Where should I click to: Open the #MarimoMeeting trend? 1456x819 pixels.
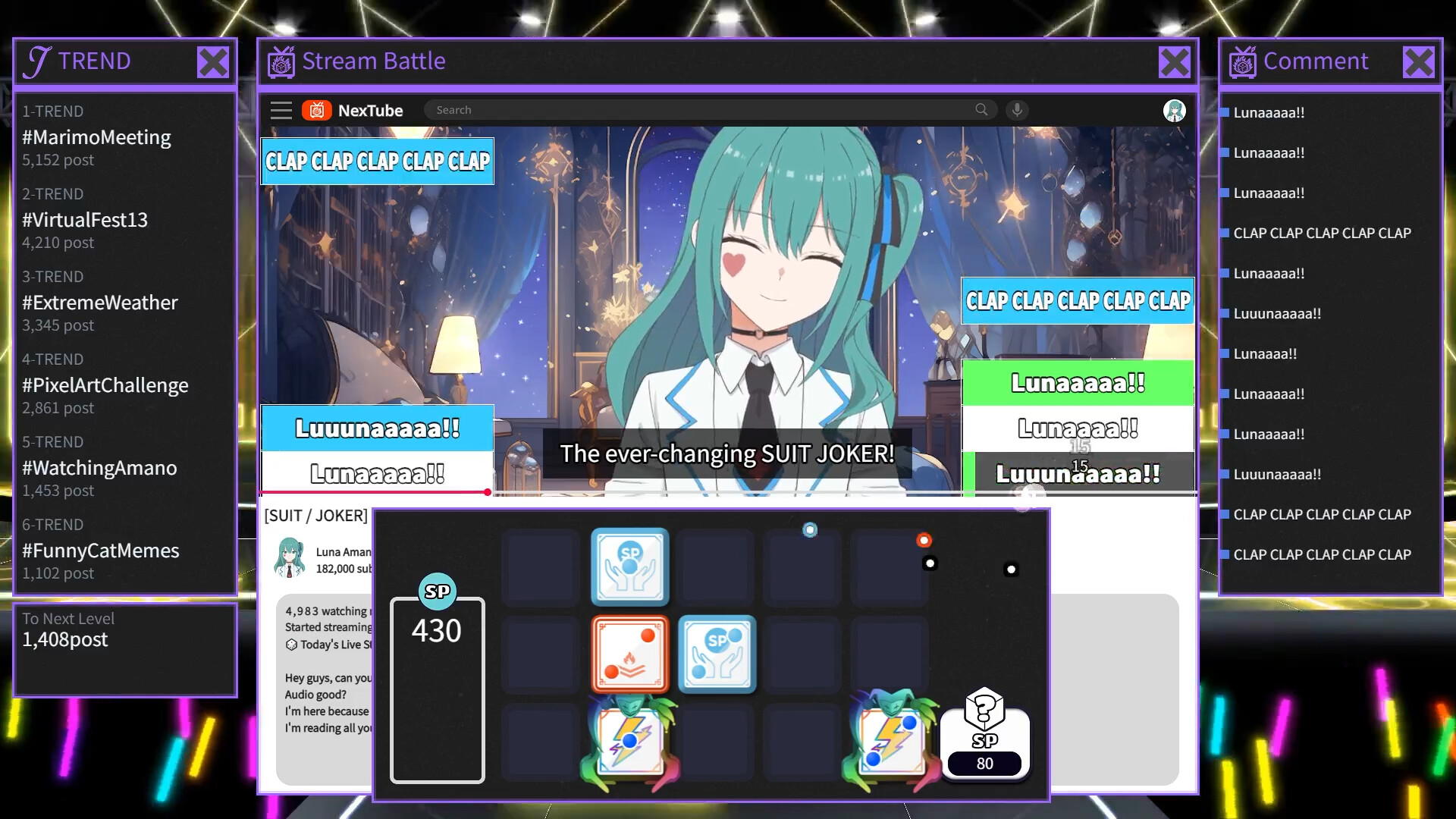pos(96,137)
